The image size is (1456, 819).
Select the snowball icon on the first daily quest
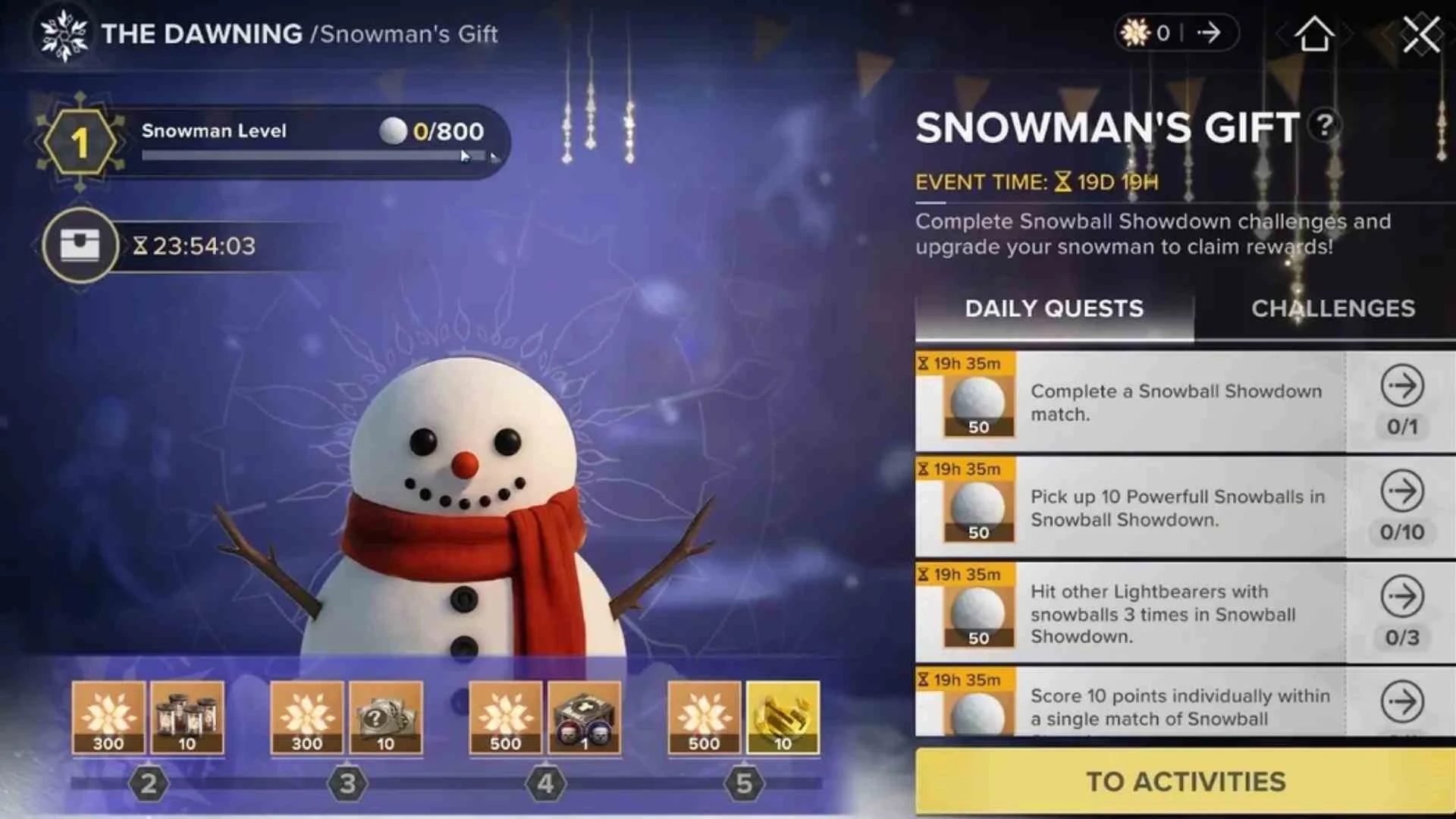[977, 402]
